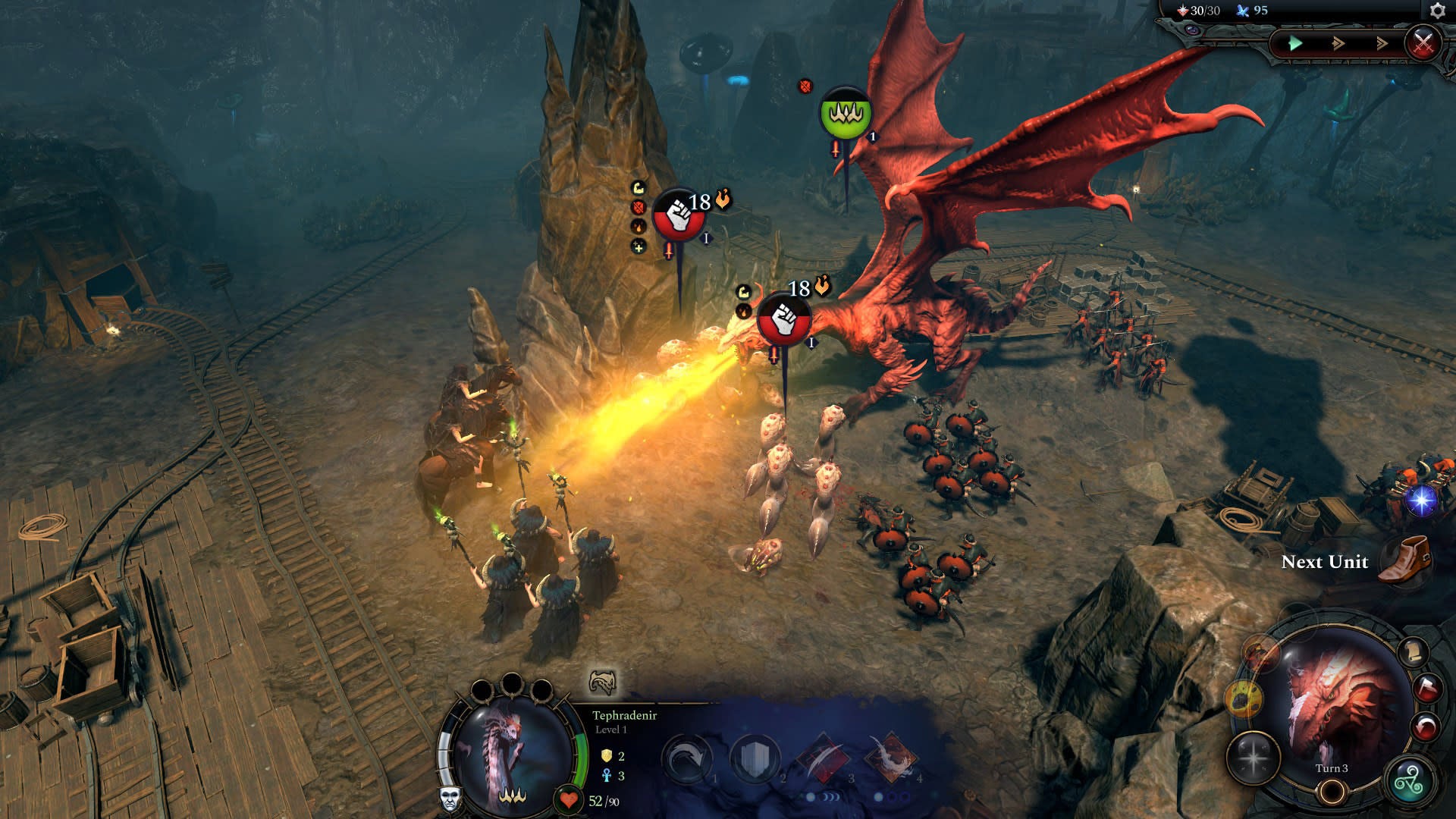Open the settings gear in the corner
Screen dimensions: 1456x819
click(x=1437, y=11)
